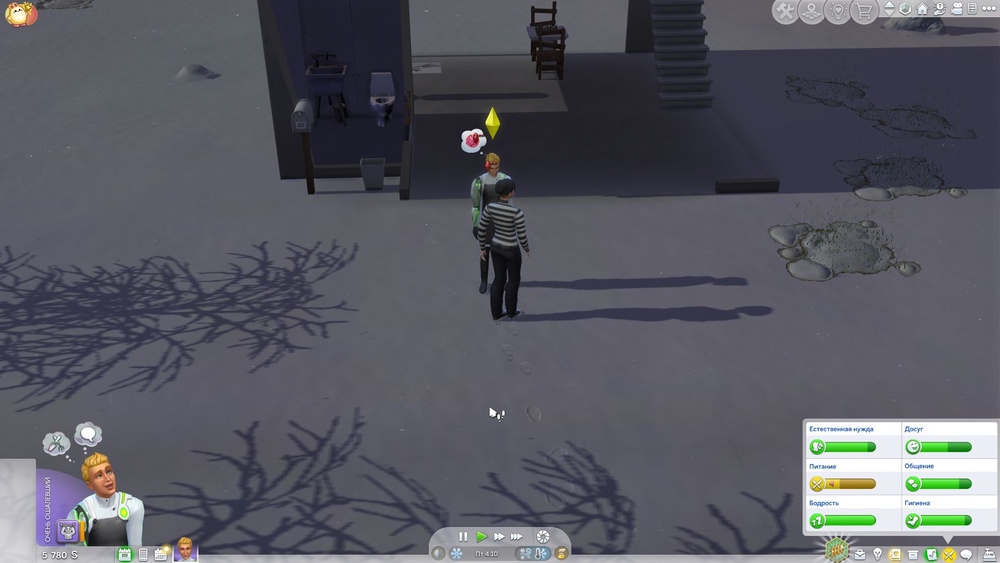Viewport: 1000px width, 563px height.
Task: Open the shopping cart store button
Action: tap(862, 11)
